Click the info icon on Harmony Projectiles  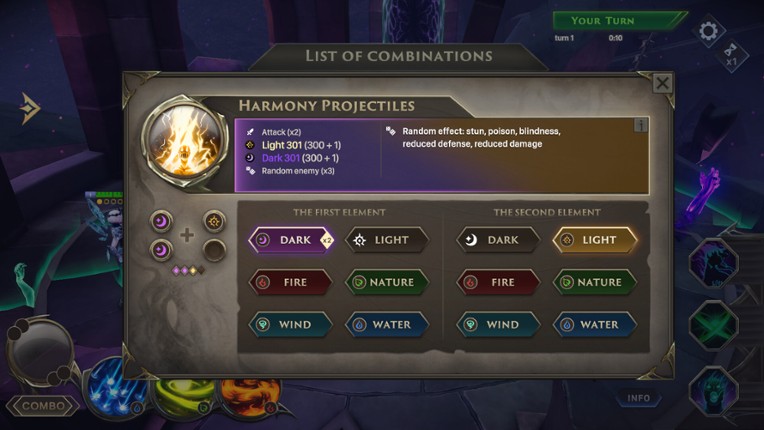pos(641,125)
